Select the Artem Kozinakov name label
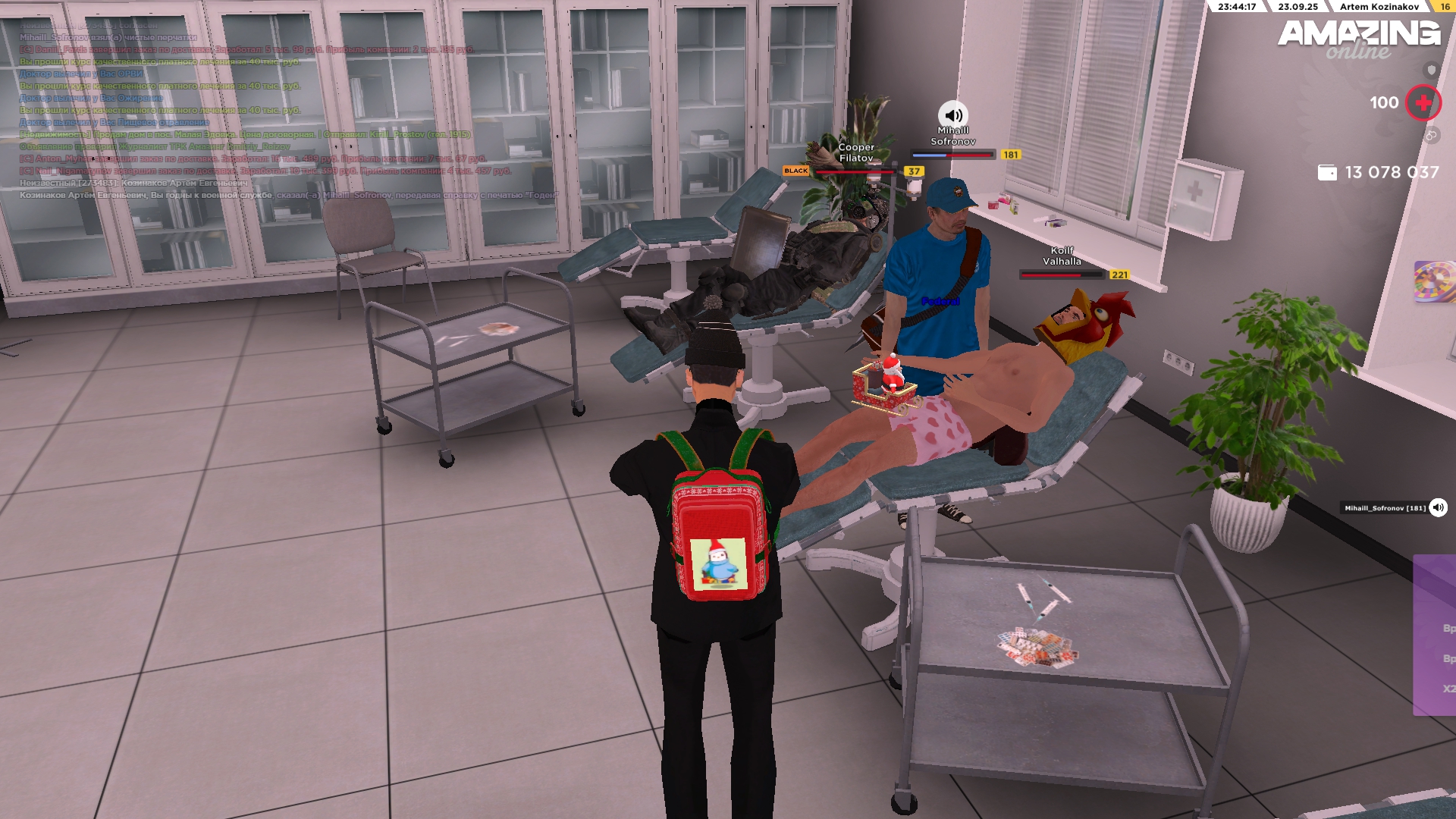This screenshot has height=819, width=1456. 1379,7
